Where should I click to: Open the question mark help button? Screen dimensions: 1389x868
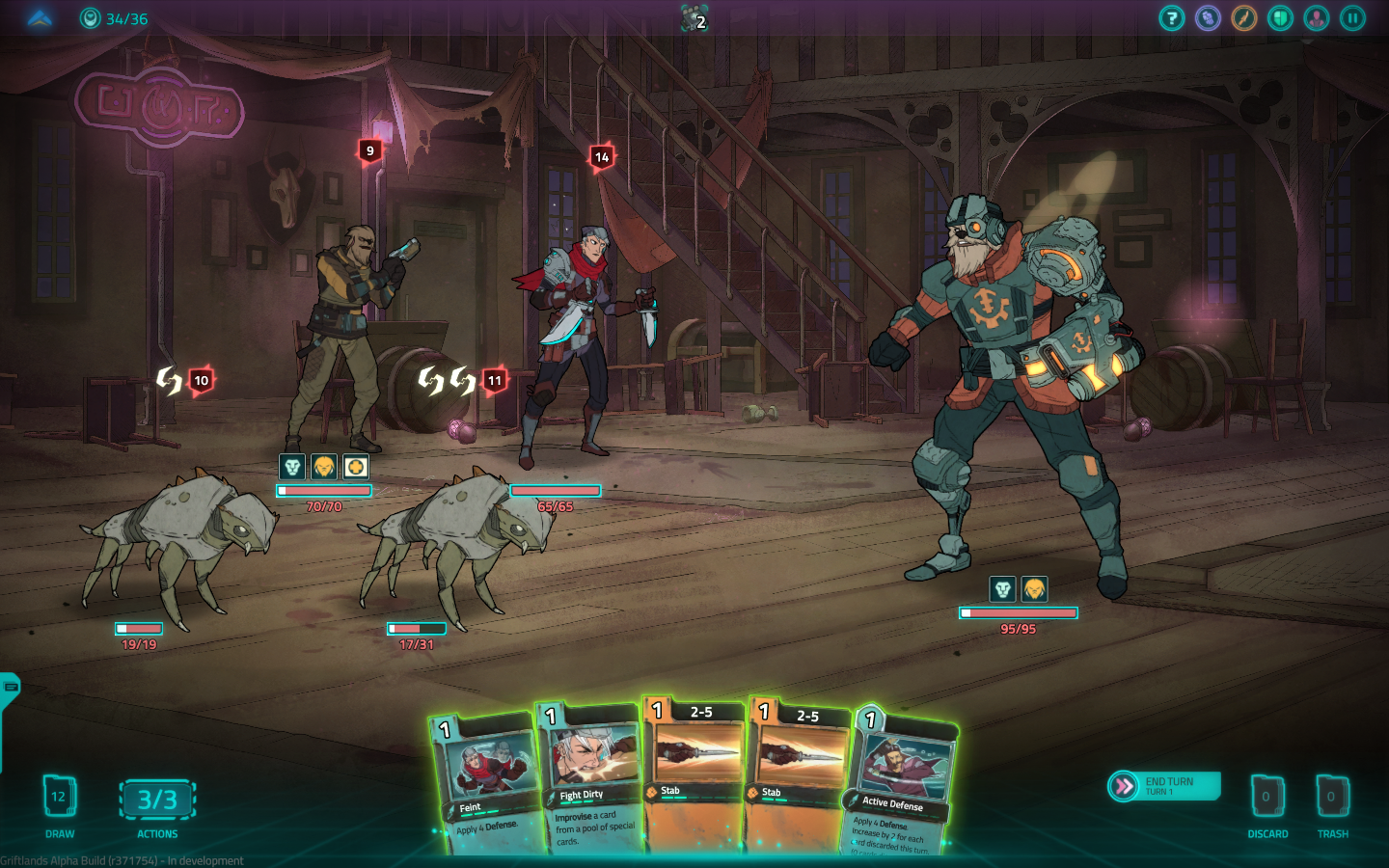point(1171,18)
